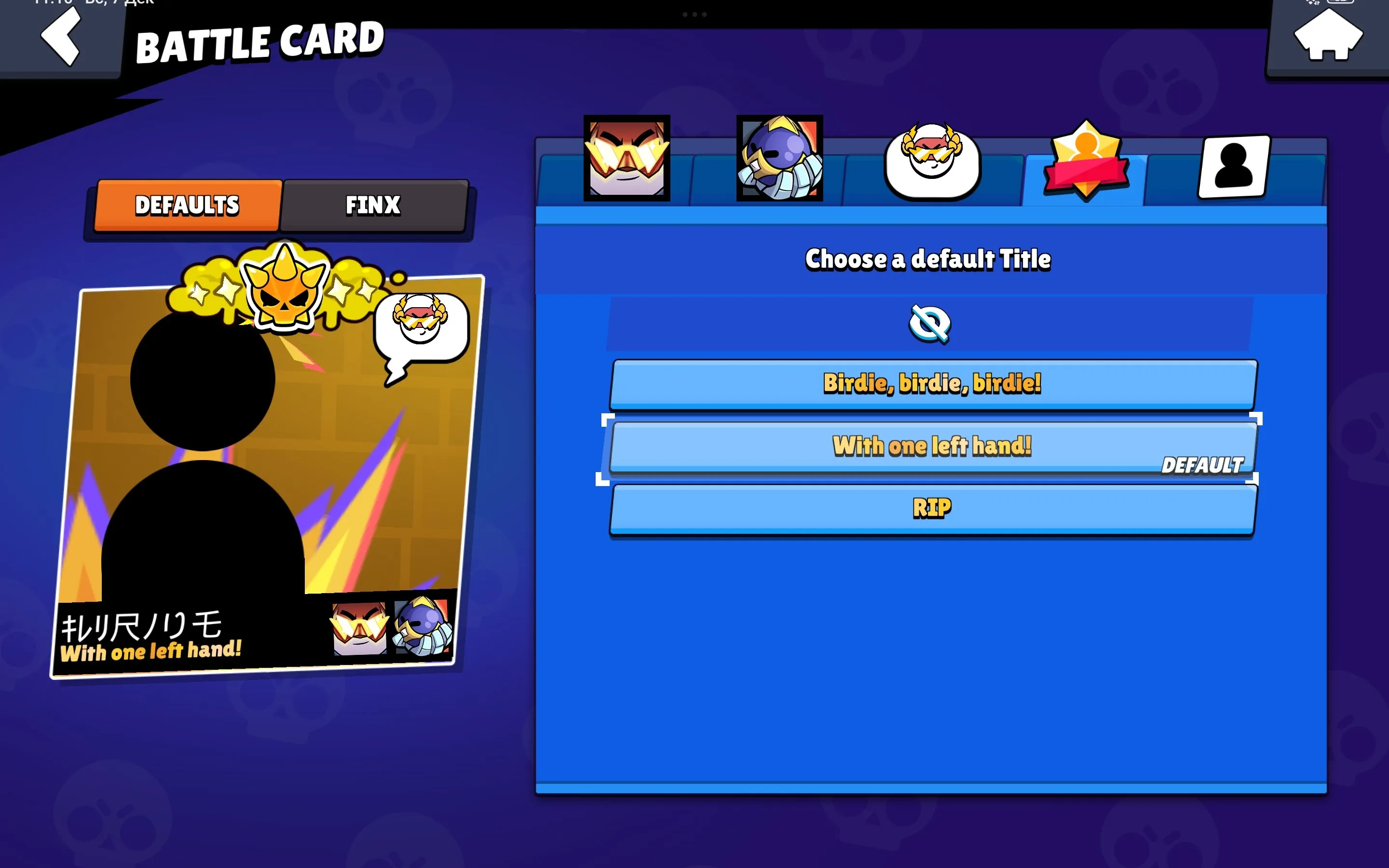Select the 'RIP' title option
The height and width of the screenshot is (868, 1389).
point(931,506)
